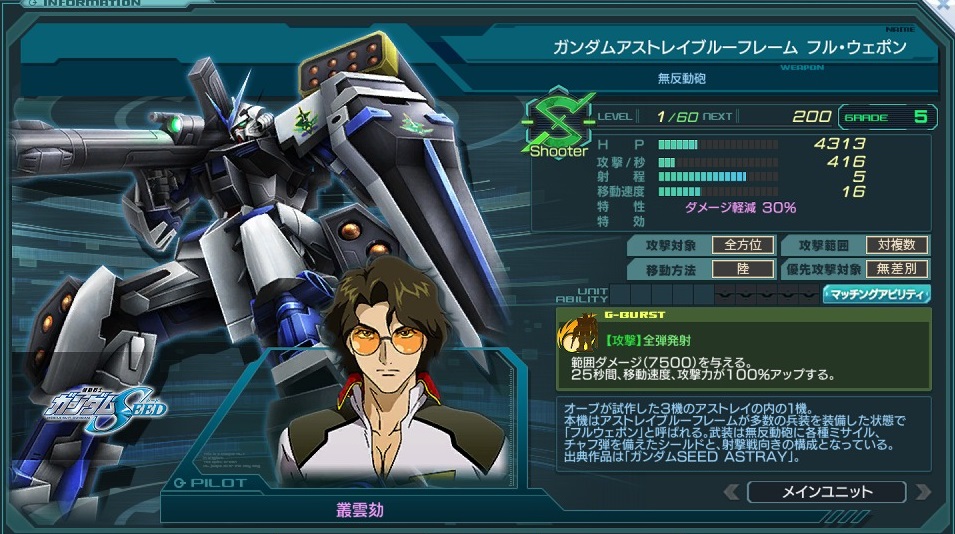The height and width of the screenshot is (534, 955).
Task: Click the G-Burst 全弾発射 skill icon
Action: point(578,337)
